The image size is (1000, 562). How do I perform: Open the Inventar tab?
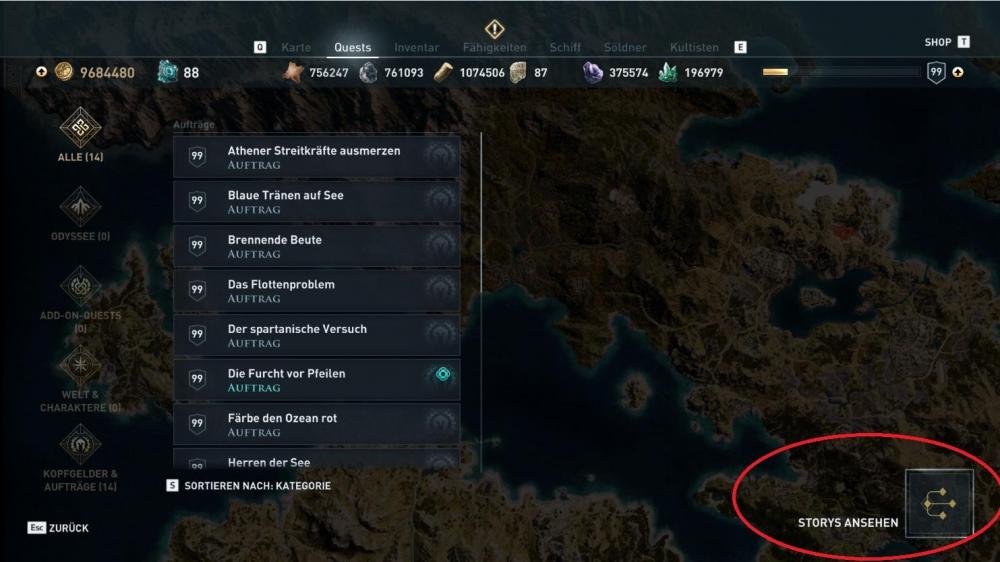point(416,47)
